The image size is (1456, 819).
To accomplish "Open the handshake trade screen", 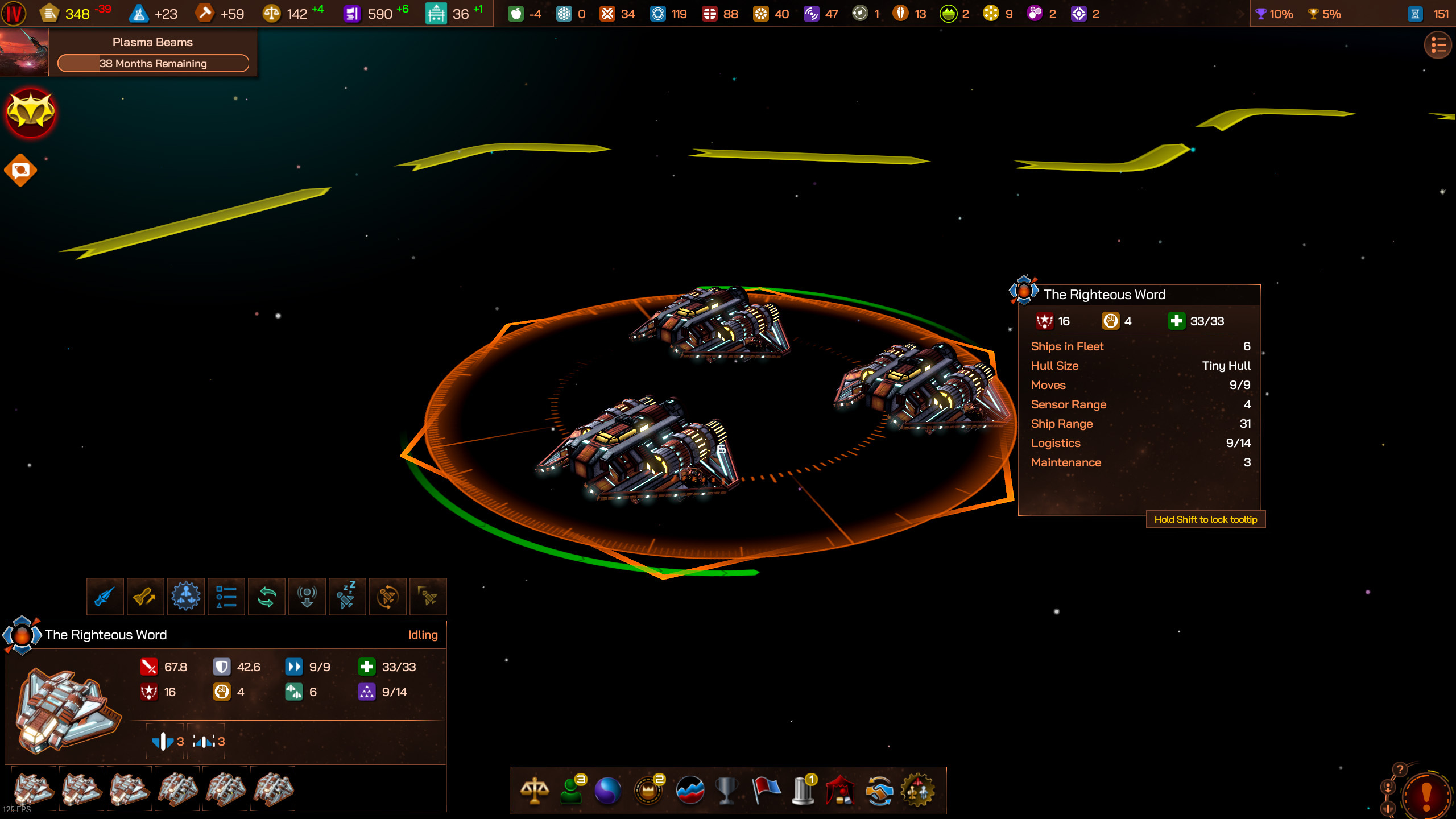I will point(879,791).
